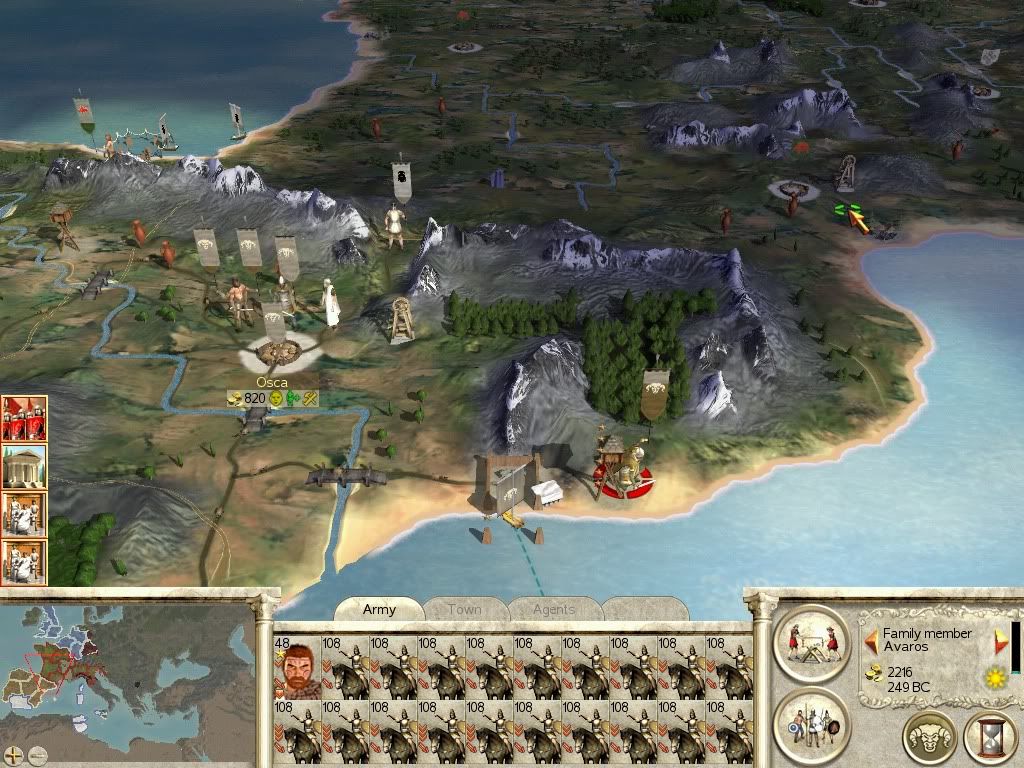The height and width of the screenshot is (768, 1024).
Task: Open the construction options button
Action: pyautogui.click(x=811, y=641)
